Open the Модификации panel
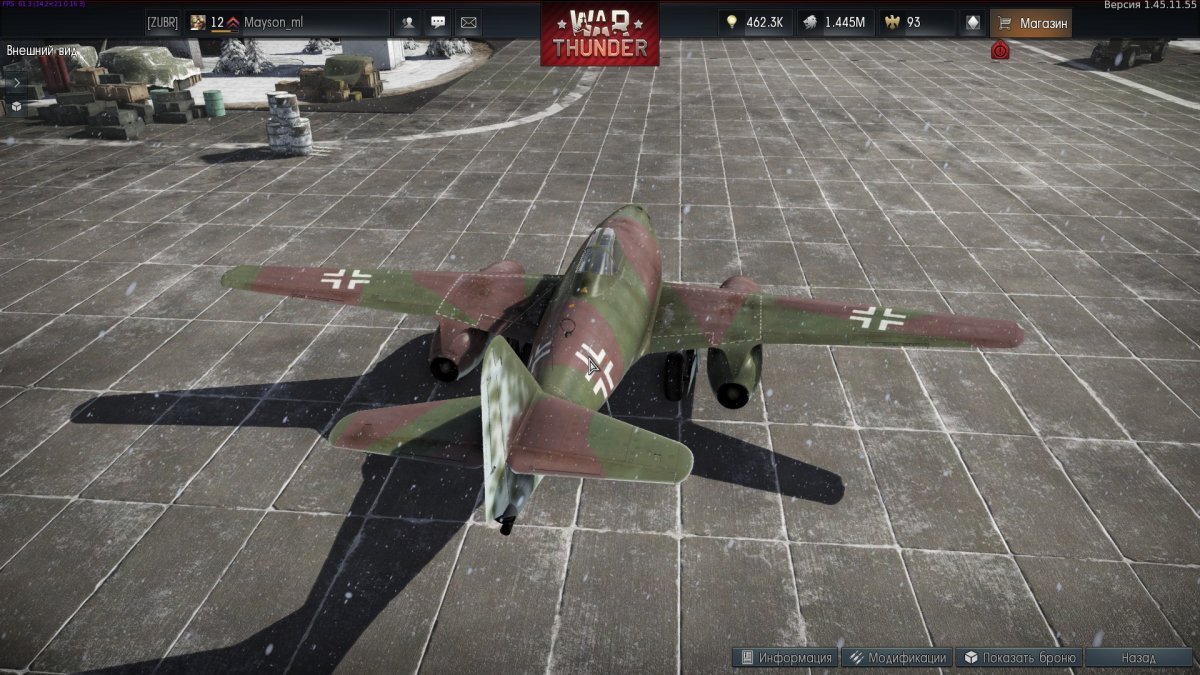Viewport: 1200px width, 675px height. [896, 658]
